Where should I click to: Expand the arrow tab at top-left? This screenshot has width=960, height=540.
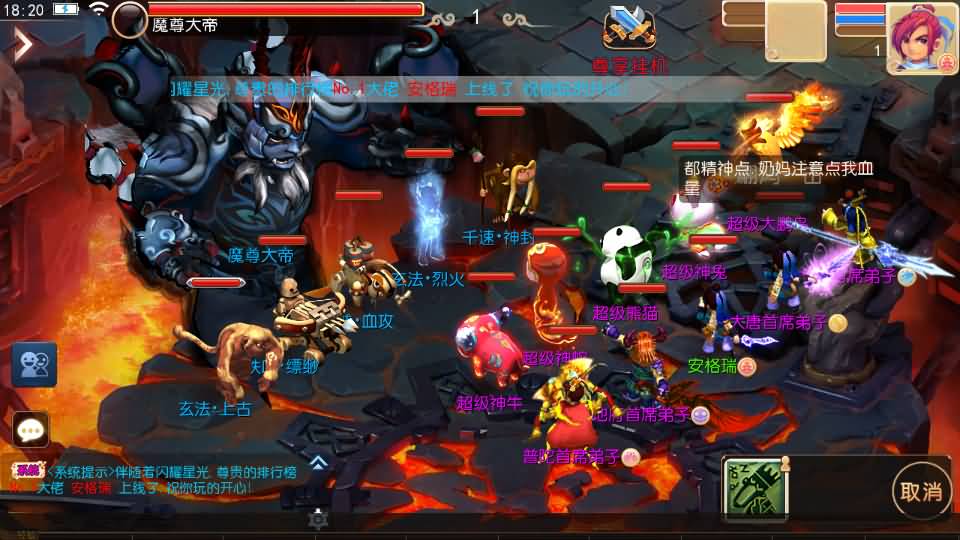(x=22, y=43)
